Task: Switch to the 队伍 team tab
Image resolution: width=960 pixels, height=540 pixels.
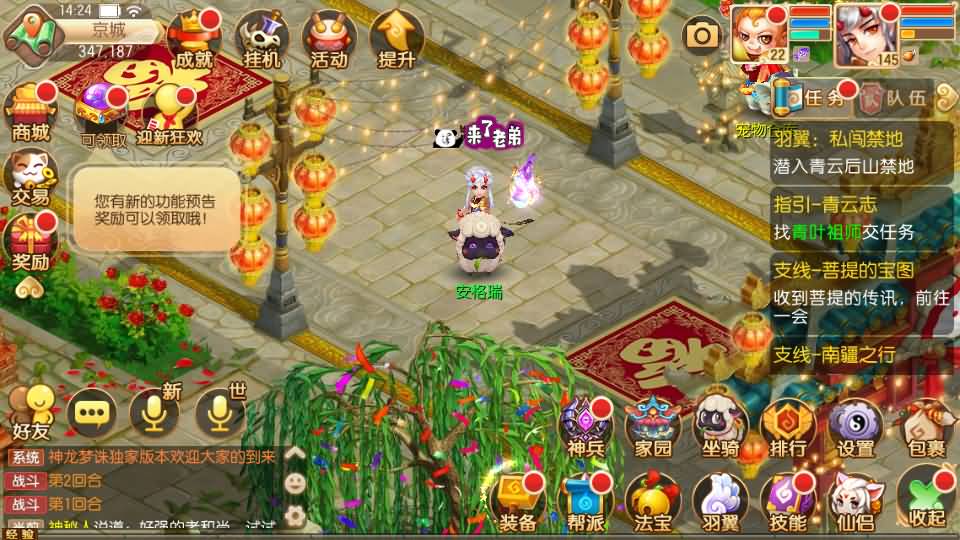Action: point(895,98)
